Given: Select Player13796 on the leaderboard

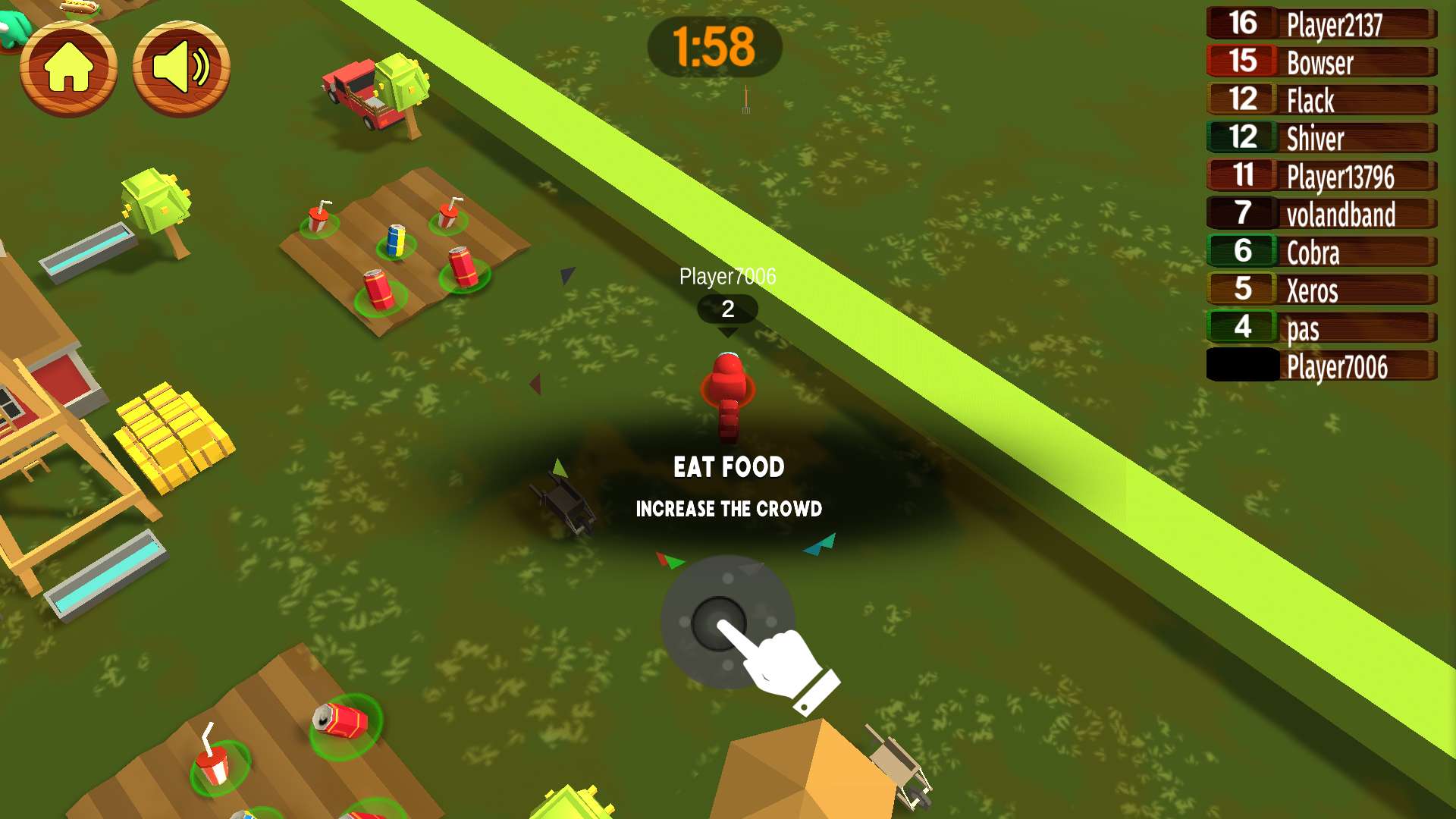Looking at the screenshot, I should pyautogui.click(x=1321, y=176).
